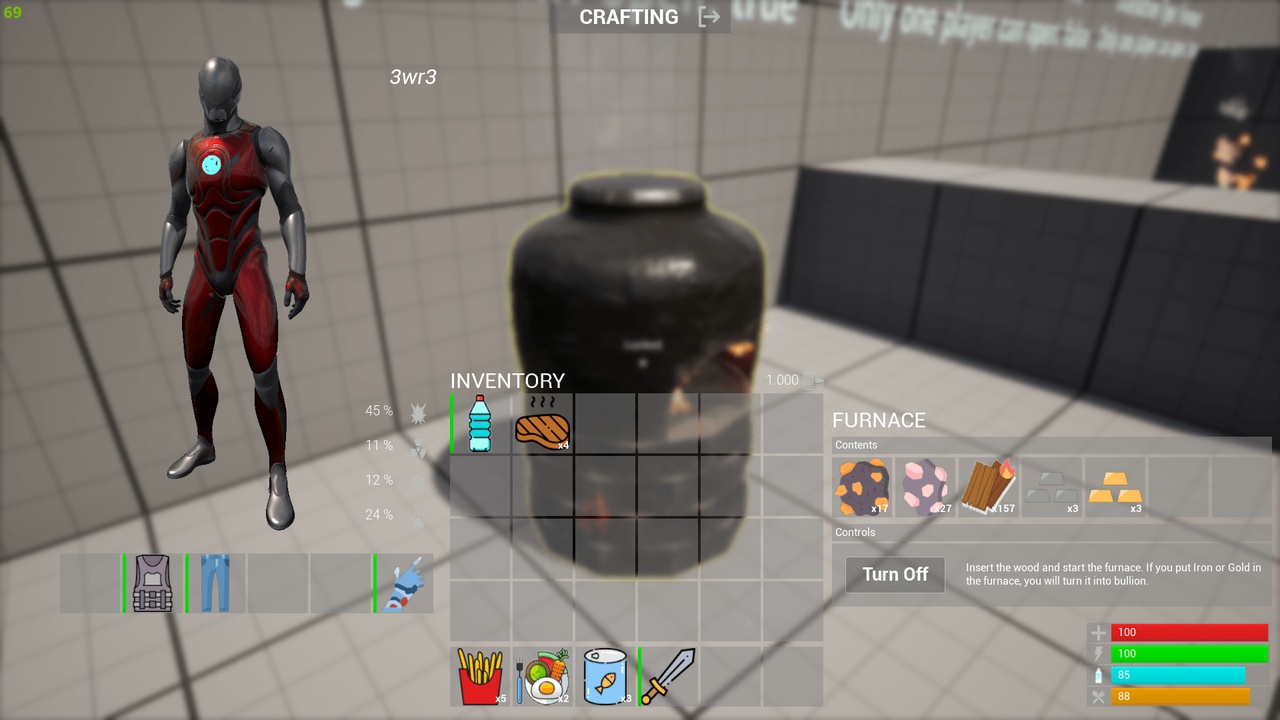The width and height of the screenshot is (1280, 720).
Task: Turn off the furnace
Action: coord(895,574)
